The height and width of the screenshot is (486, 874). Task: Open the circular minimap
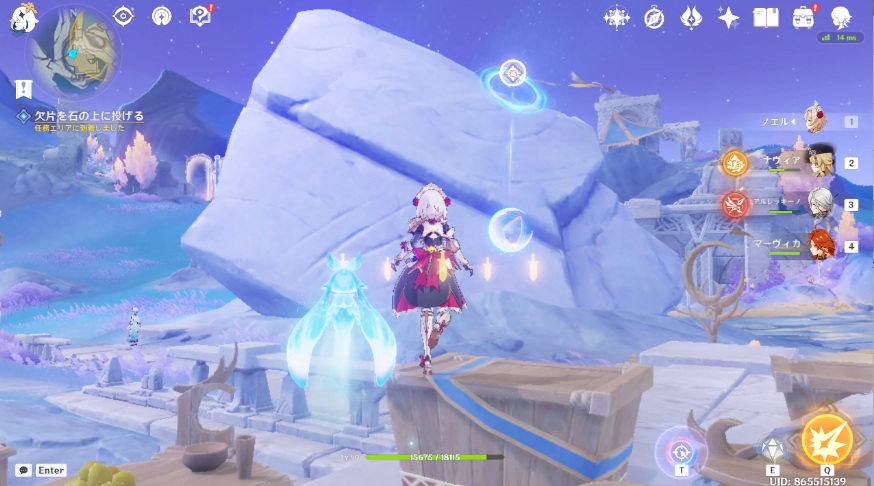[73, 51]
